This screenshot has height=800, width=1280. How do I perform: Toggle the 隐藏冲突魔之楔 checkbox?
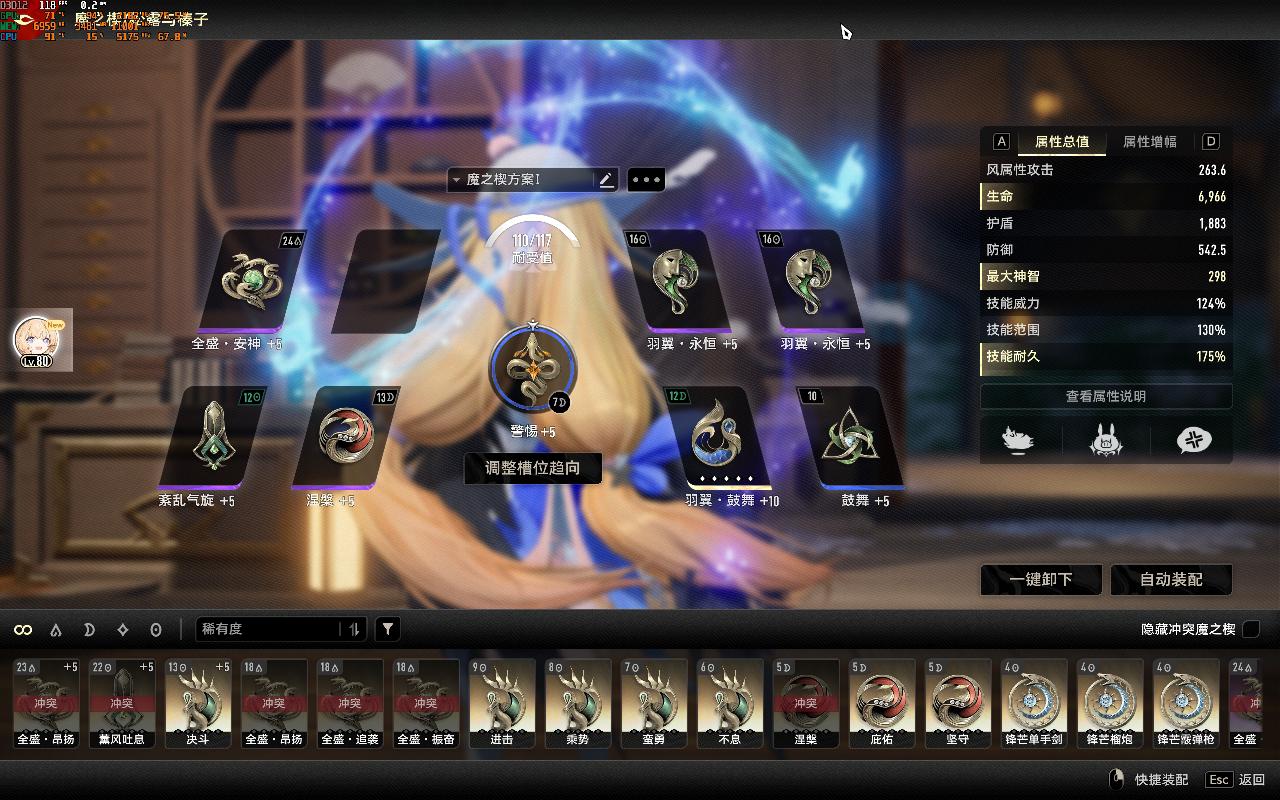coord(1250,629)
